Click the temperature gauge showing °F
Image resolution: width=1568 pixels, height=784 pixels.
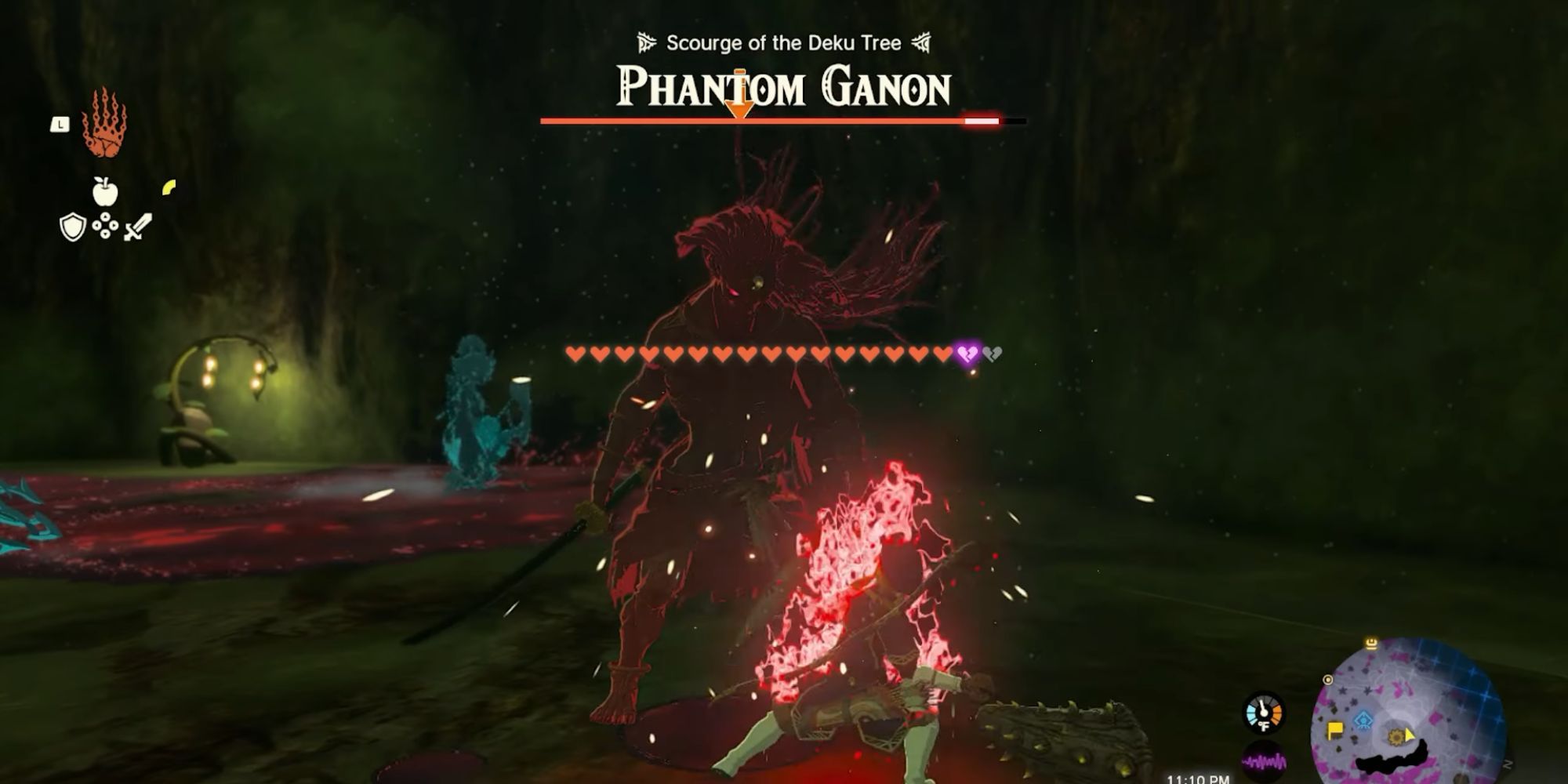coord(1263,713)
